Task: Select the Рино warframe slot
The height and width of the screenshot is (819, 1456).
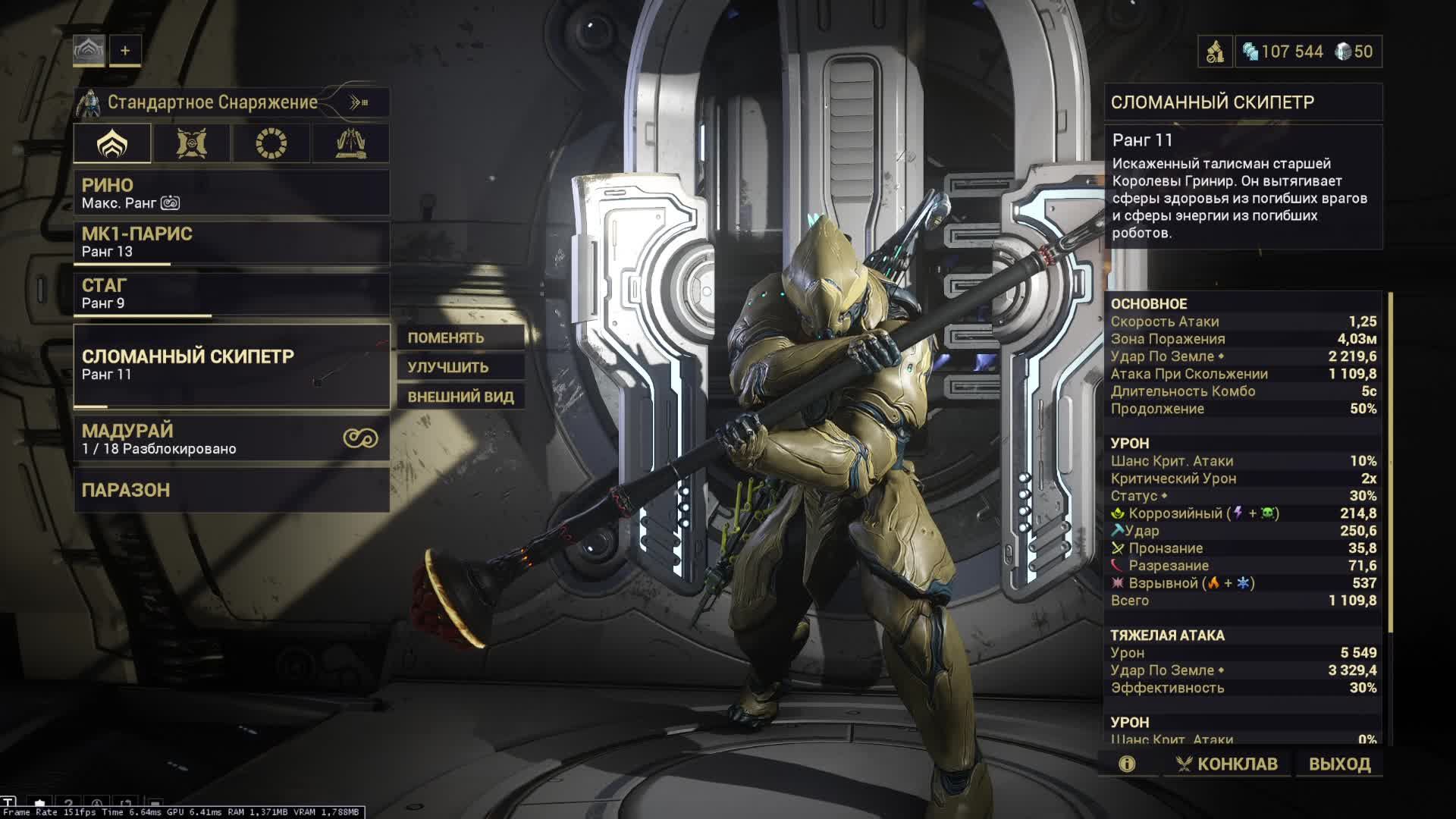Action: pyautogui.click(x=231, y=193)
